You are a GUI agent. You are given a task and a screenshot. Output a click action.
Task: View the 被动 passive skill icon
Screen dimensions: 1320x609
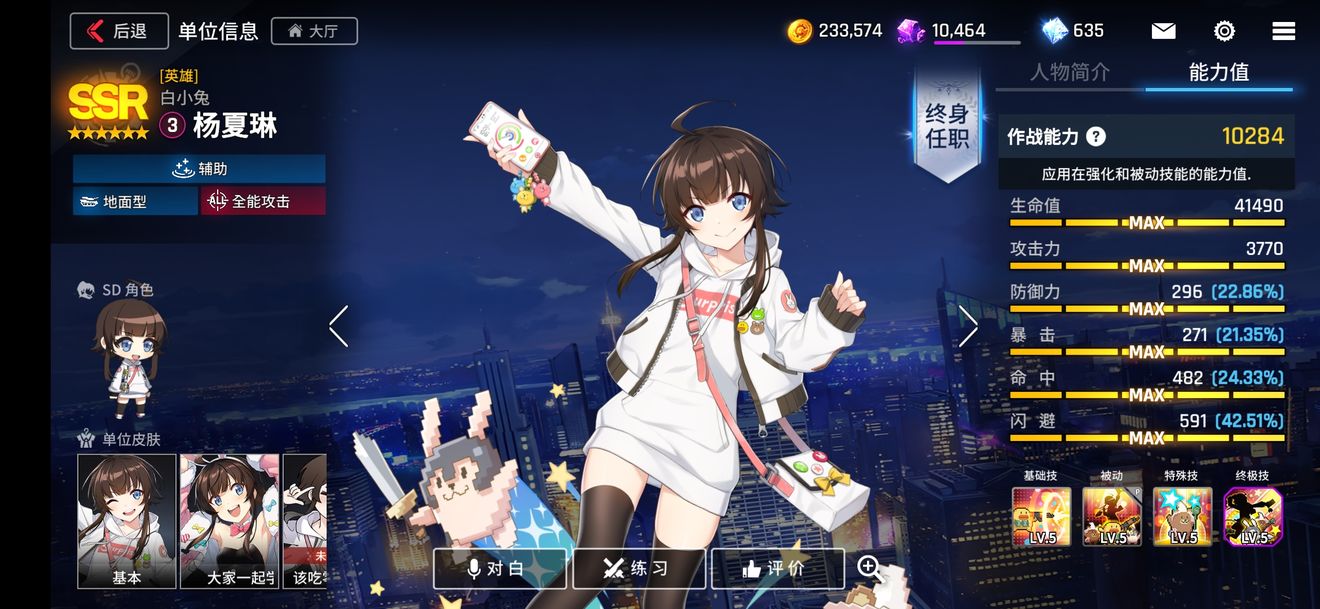[1112, 516]
